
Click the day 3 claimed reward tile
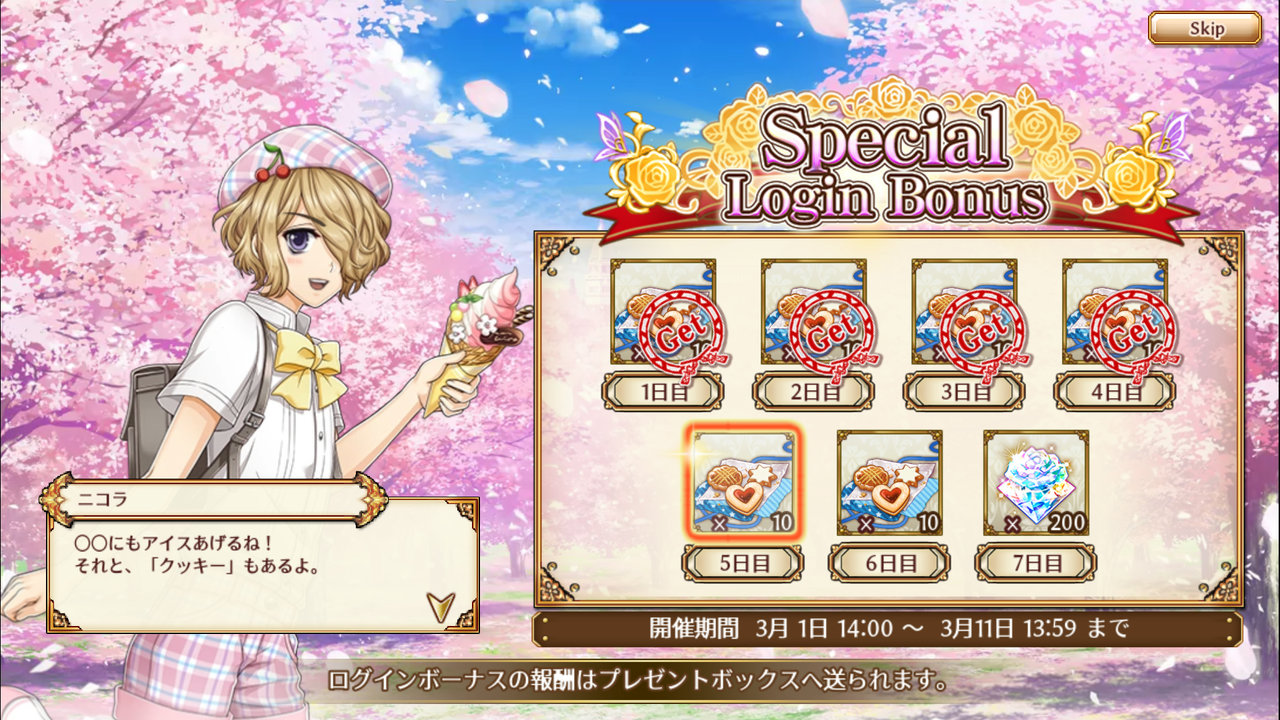(x=964, y=312)
